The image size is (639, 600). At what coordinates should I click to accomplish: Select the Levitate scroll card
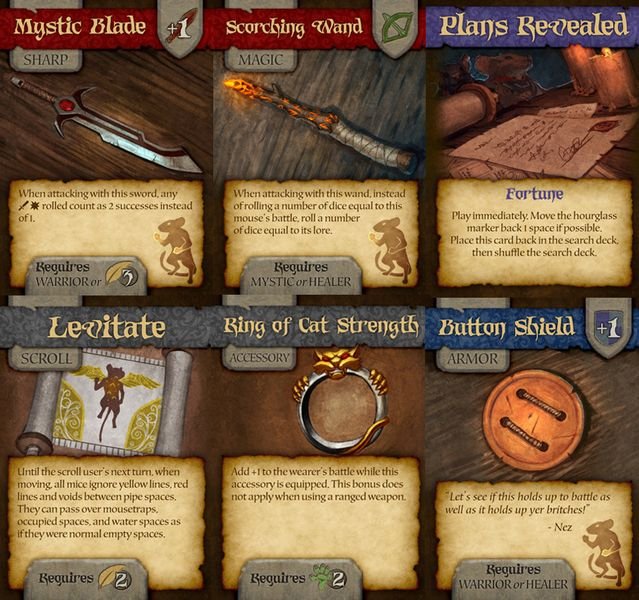[x=106, y=450]
